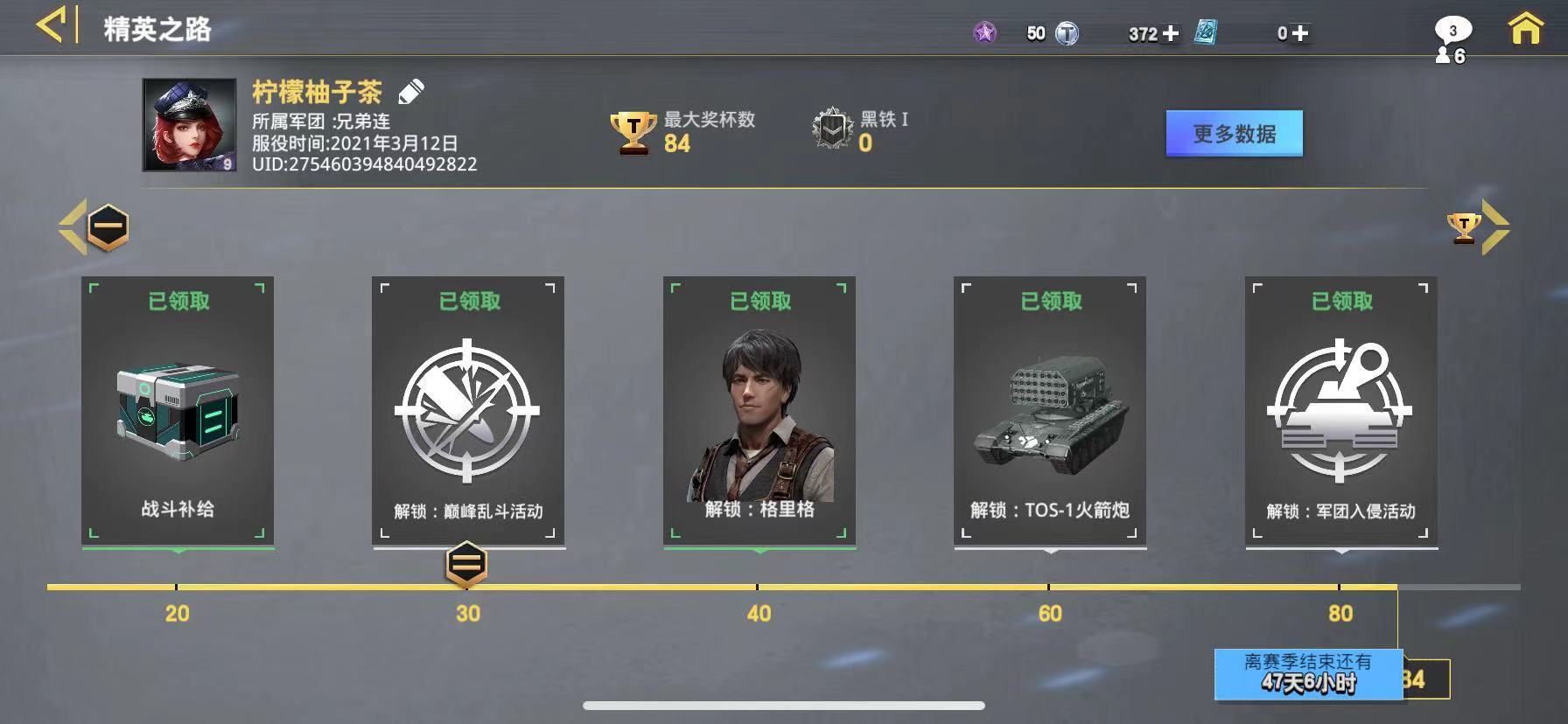Open the home screen icon
Image resolution: width=1568 pixels, height=724 pixels.
[1525, 29]
